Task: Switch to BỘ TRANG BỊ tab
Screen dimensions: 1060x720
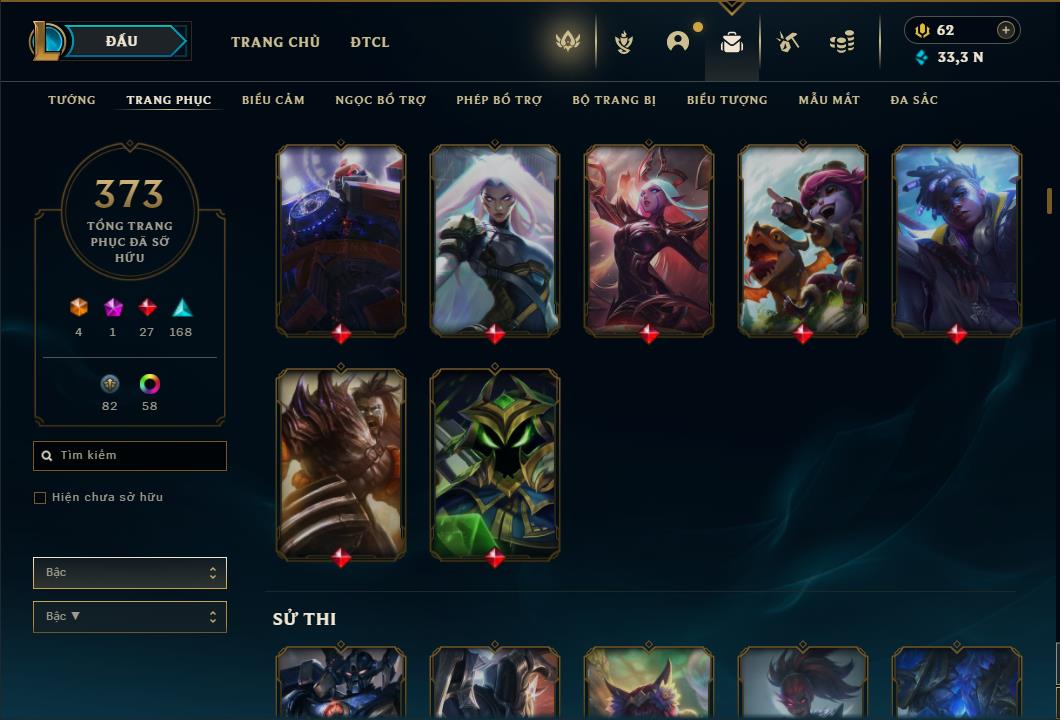Action: coord(614,100)
